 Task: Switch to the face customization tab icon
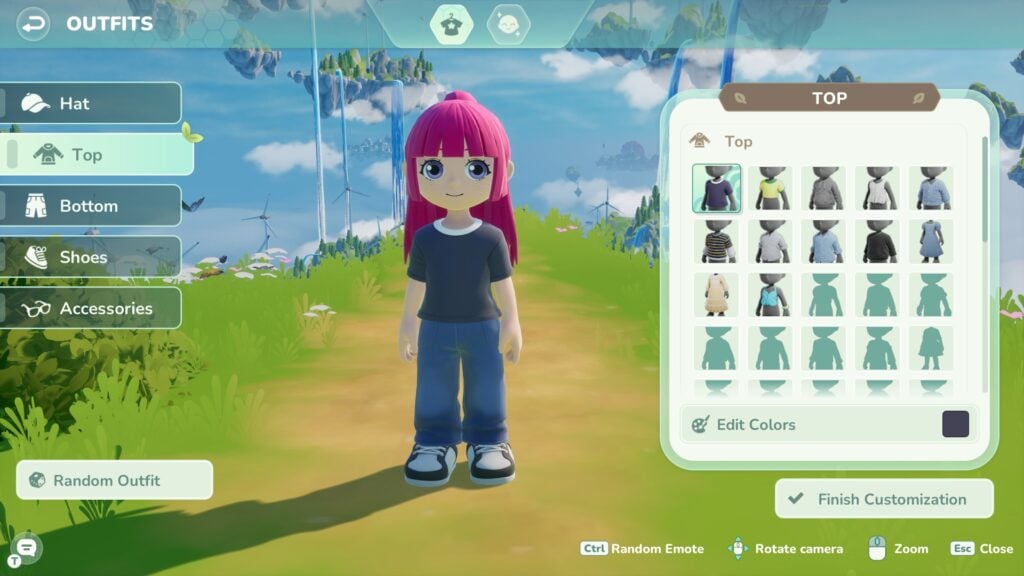(x=508, y=24)
